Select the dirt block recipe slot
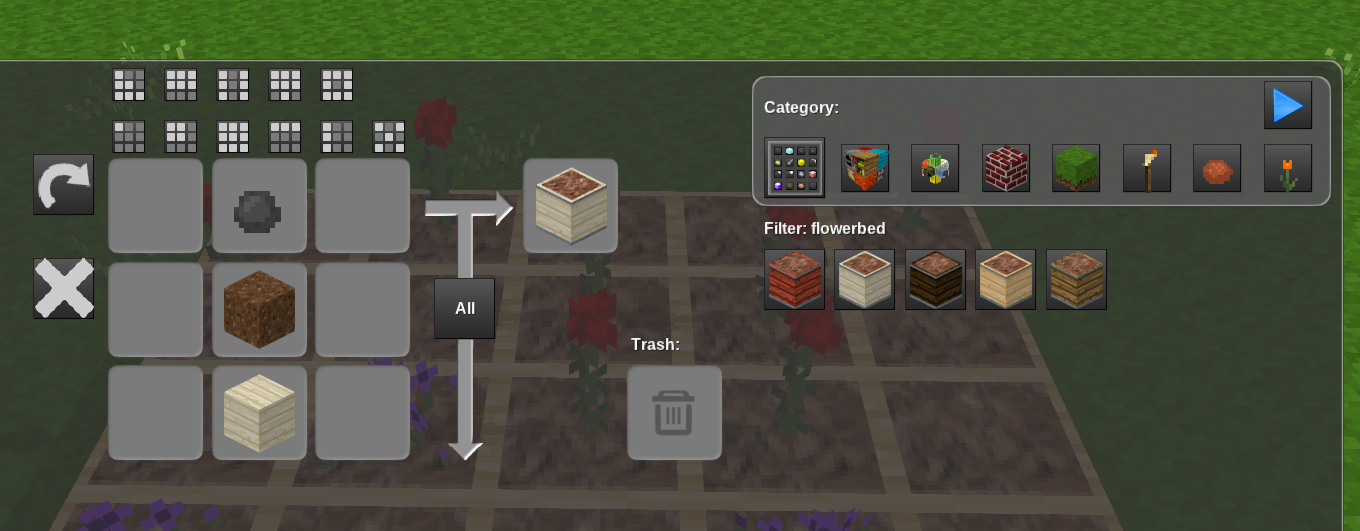The image size is (1360, 531). (259, 310)
